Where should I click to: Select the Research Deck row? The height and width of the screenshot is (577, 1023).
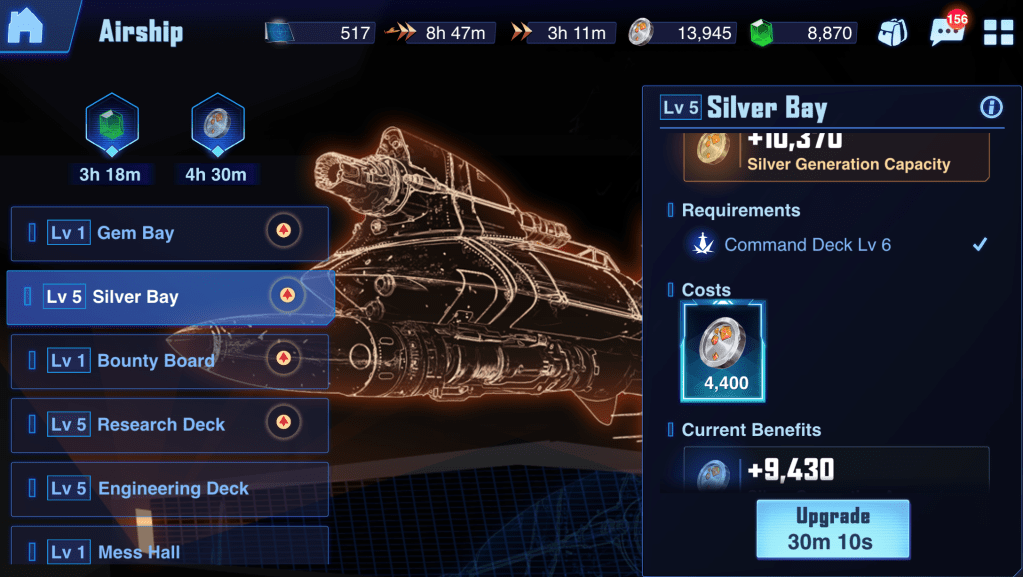click(169, 425)
